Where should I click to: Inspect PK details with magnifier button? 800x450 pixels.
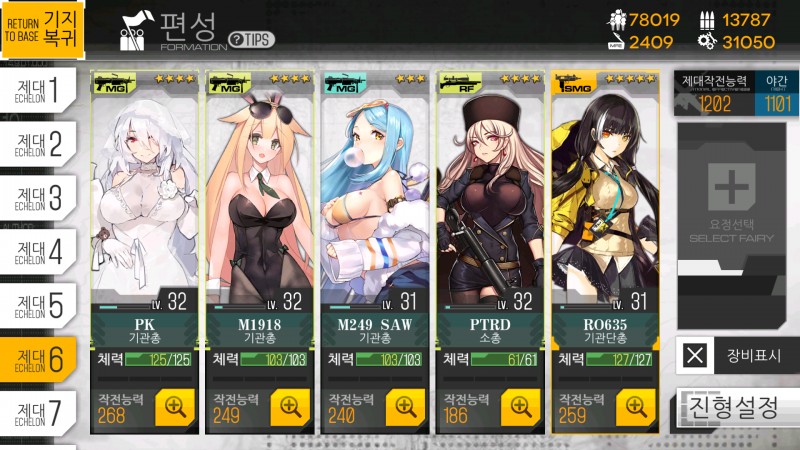click(x=175, y=406)
